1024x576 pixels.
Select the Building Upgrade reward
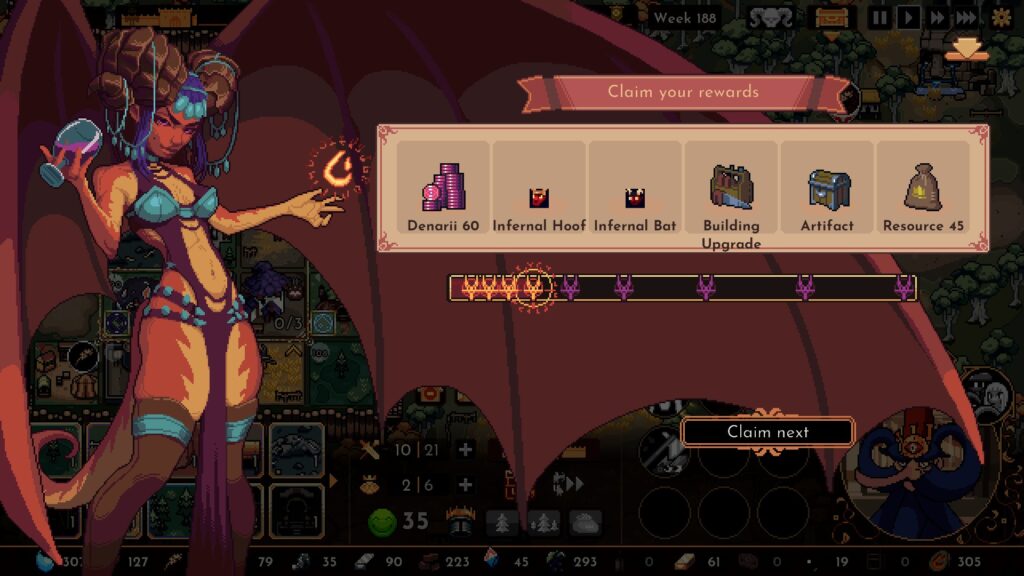[731, 192]
